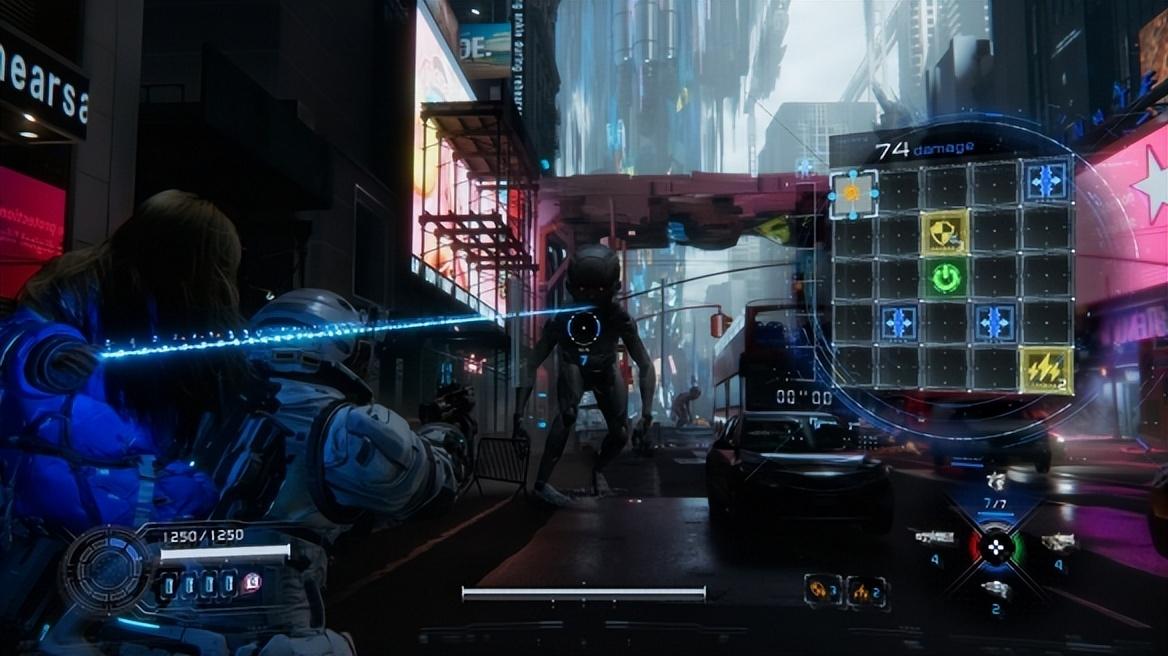Click the red icon beside the blue cells

251,583
